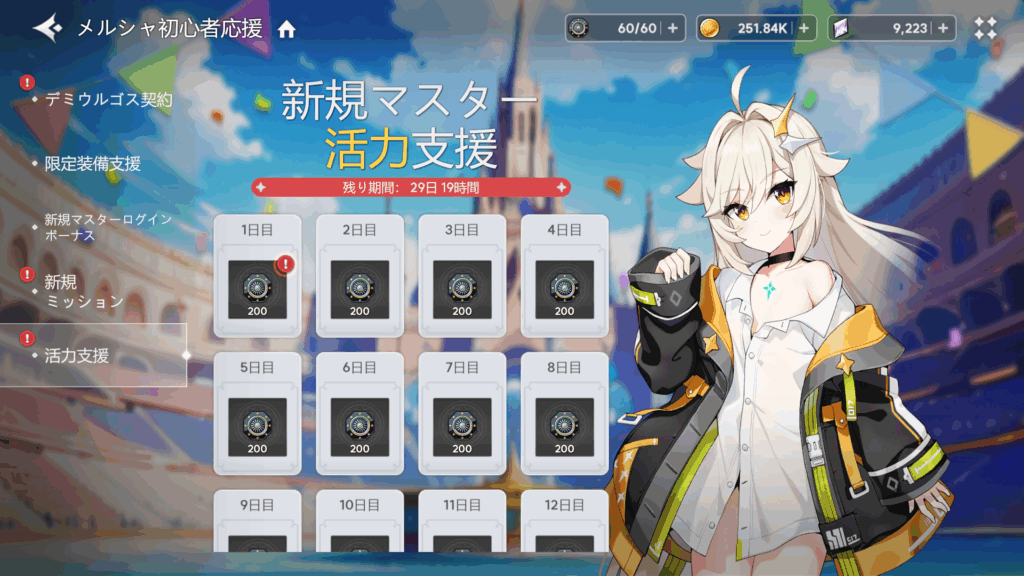1024x576 pixels.
Task: Click the 7日目 reward card
Action: click(462, 414)
